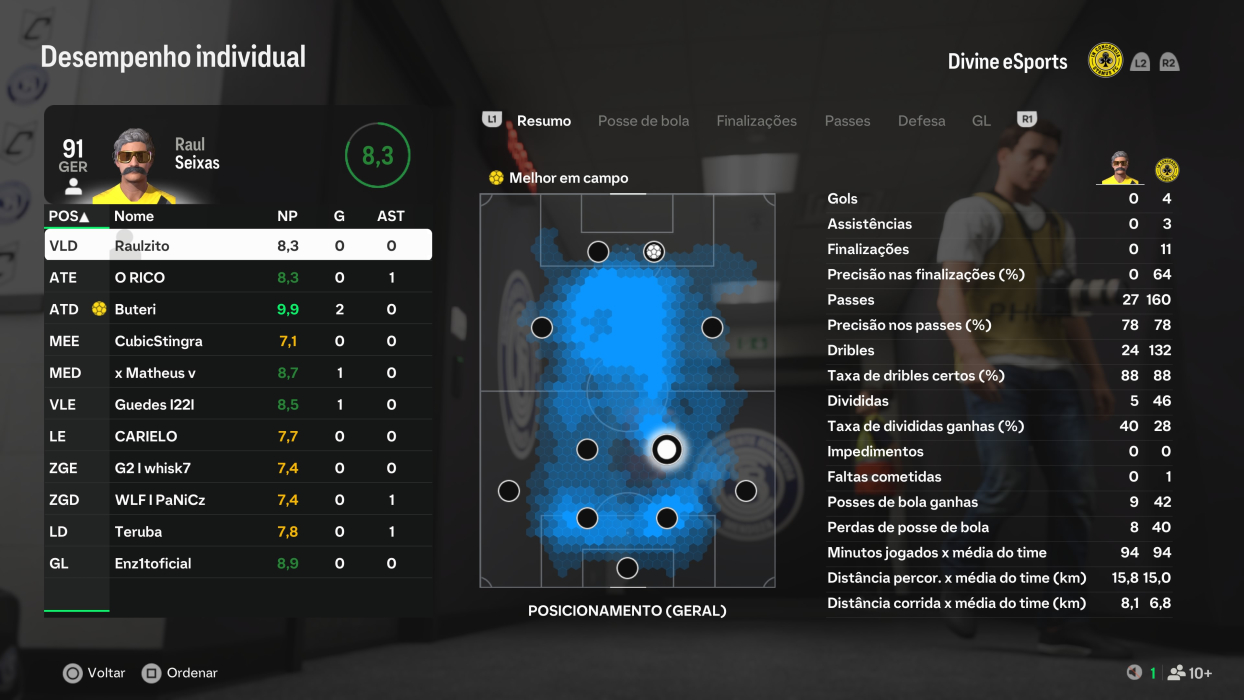Viewport: 1244px width, 700px height.
Task: Sort the list by POS column
Action: pyautogui.click(x=69, y=216)
